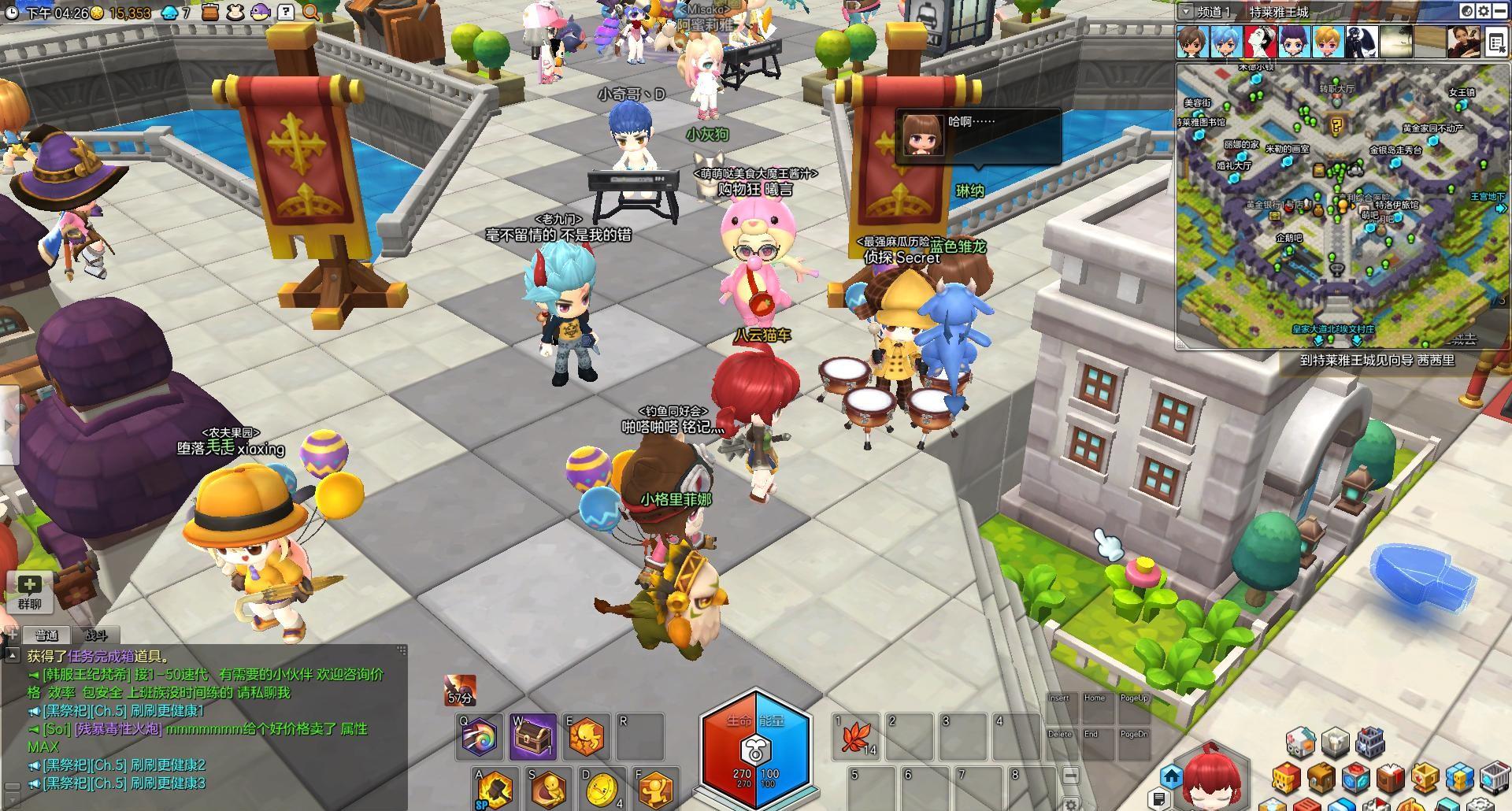Click the magnifying glass search icon
The image size is (1512, 811).
311,12
